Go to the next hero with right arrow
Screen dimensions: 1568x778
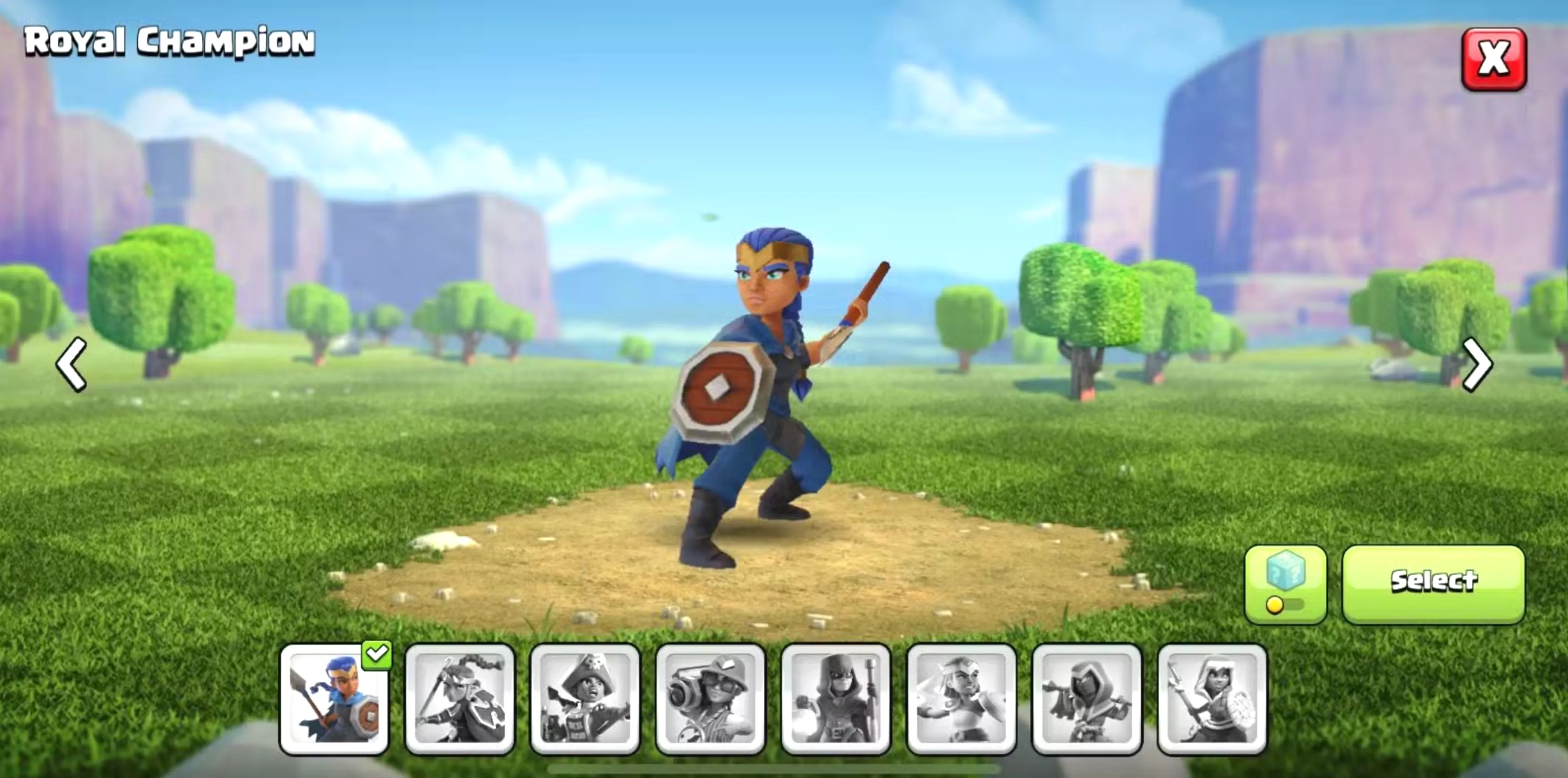[1477, 365]
